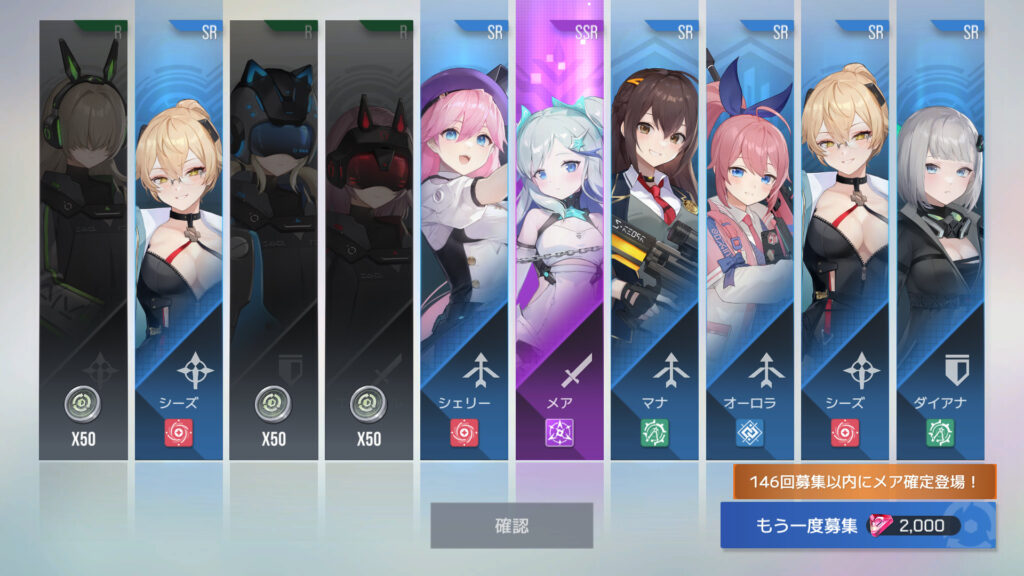Click the red horned-helmet R card

point(368,240)
